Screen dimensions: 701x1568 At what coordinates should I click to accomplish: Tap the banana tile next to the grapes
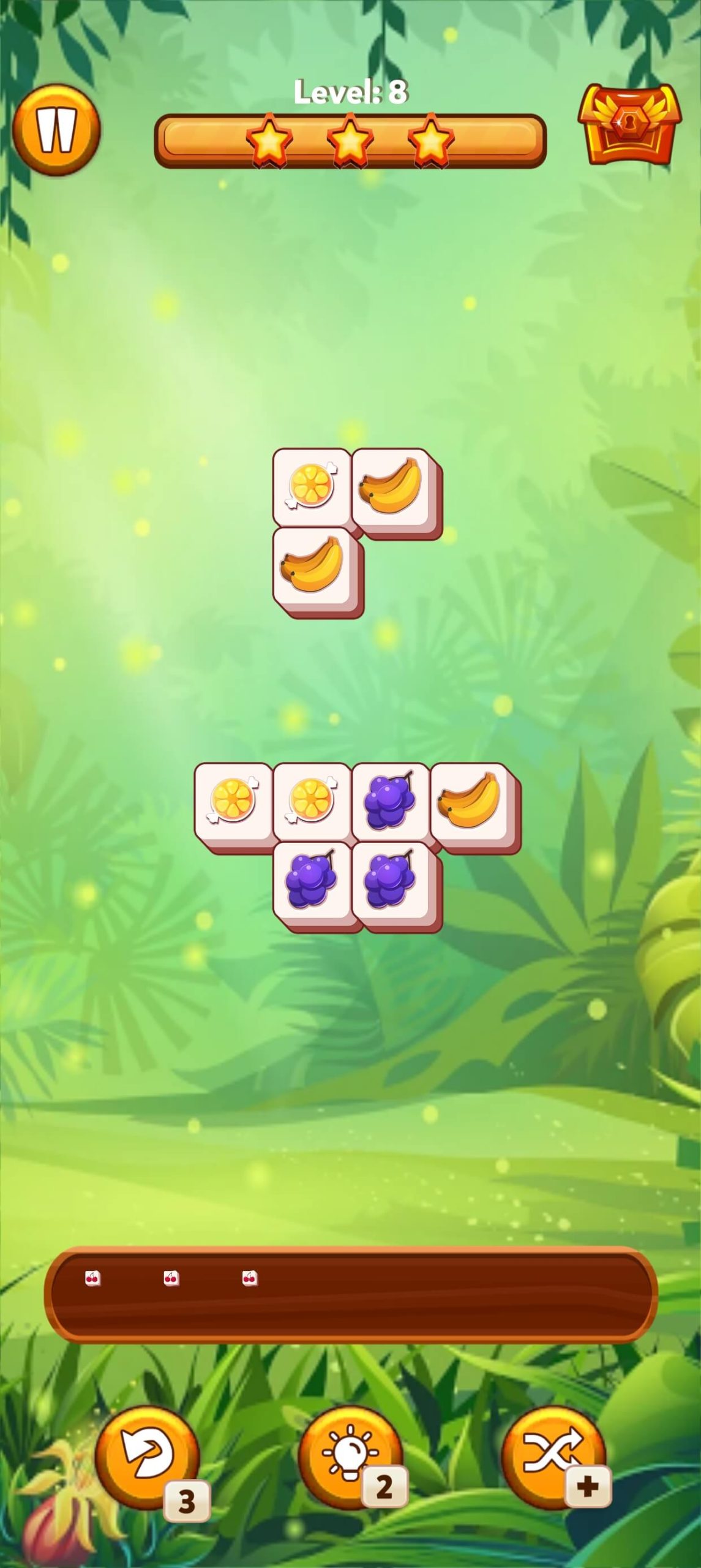point(469,801)
